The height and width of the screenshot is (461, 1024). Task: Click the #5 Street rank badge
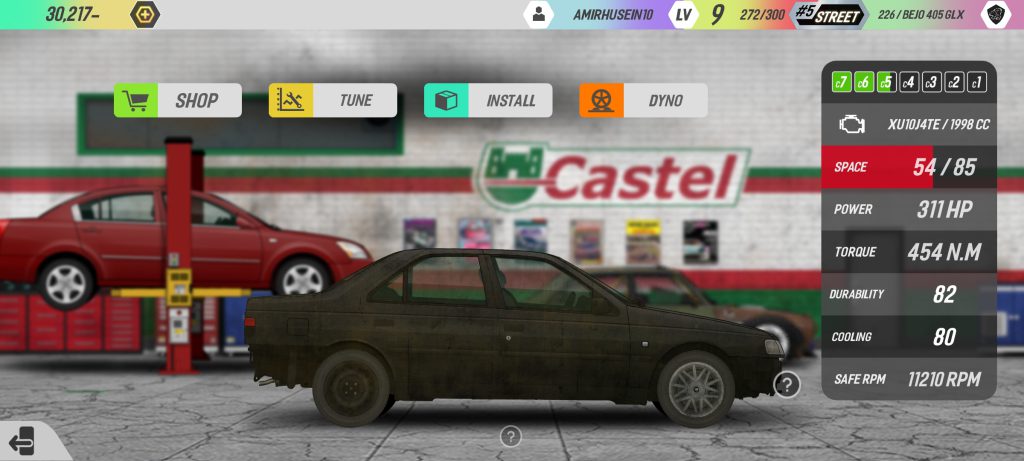[827, 14]
